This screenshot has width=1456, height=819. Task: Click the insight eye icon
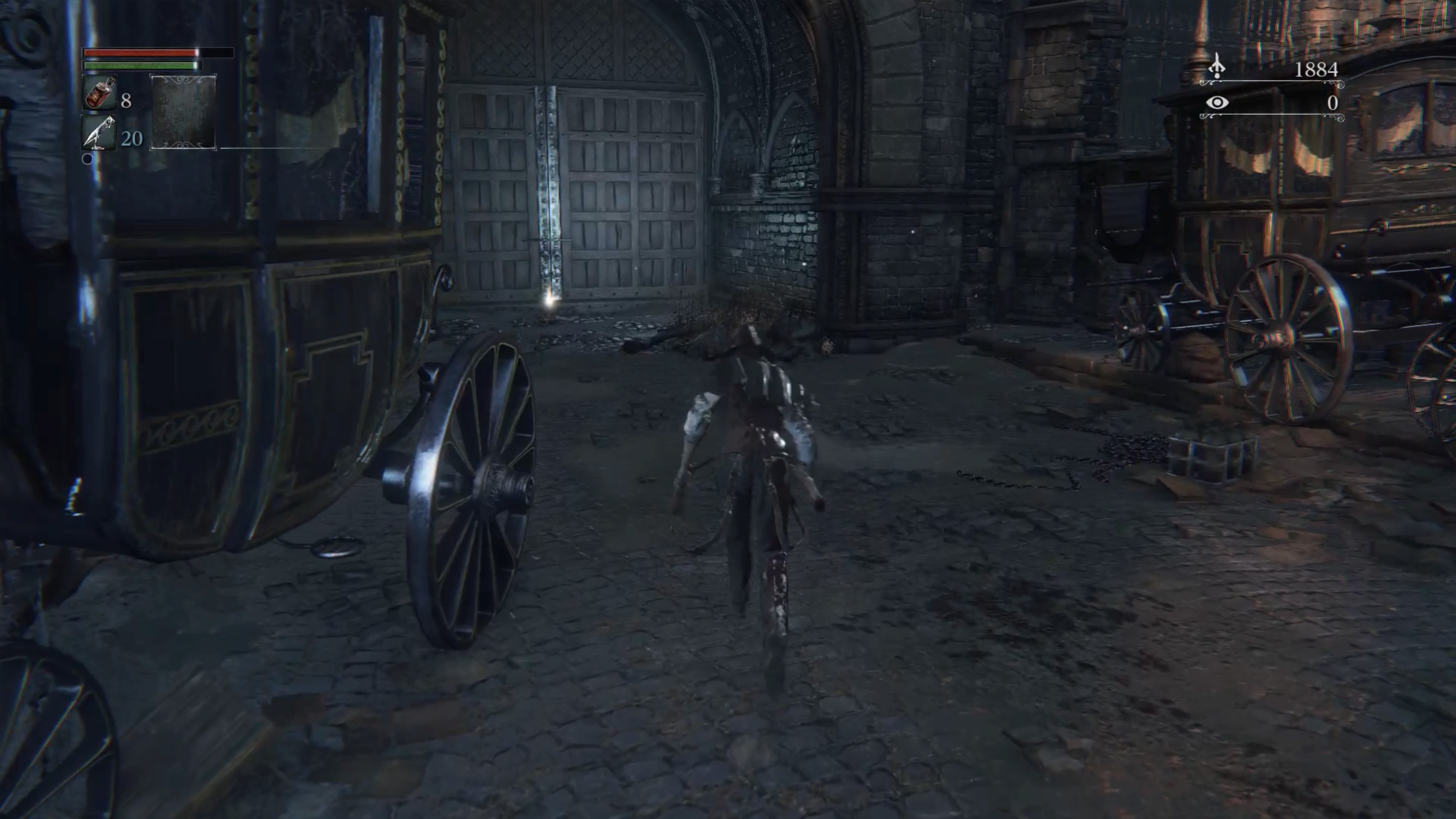click(1216, 102)
